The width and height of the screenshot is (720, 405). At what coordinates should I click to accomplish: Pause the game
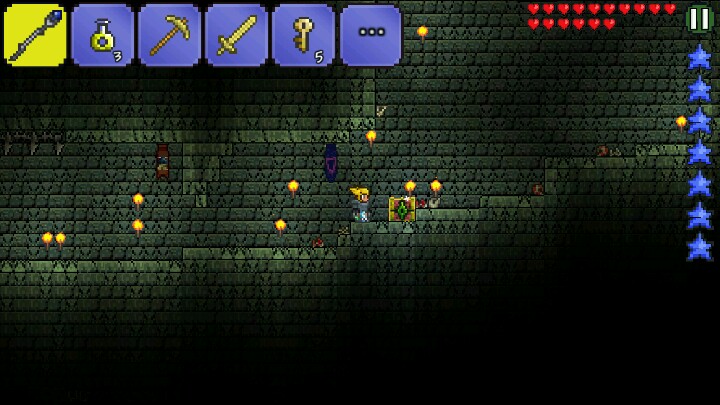click(698, 19)
